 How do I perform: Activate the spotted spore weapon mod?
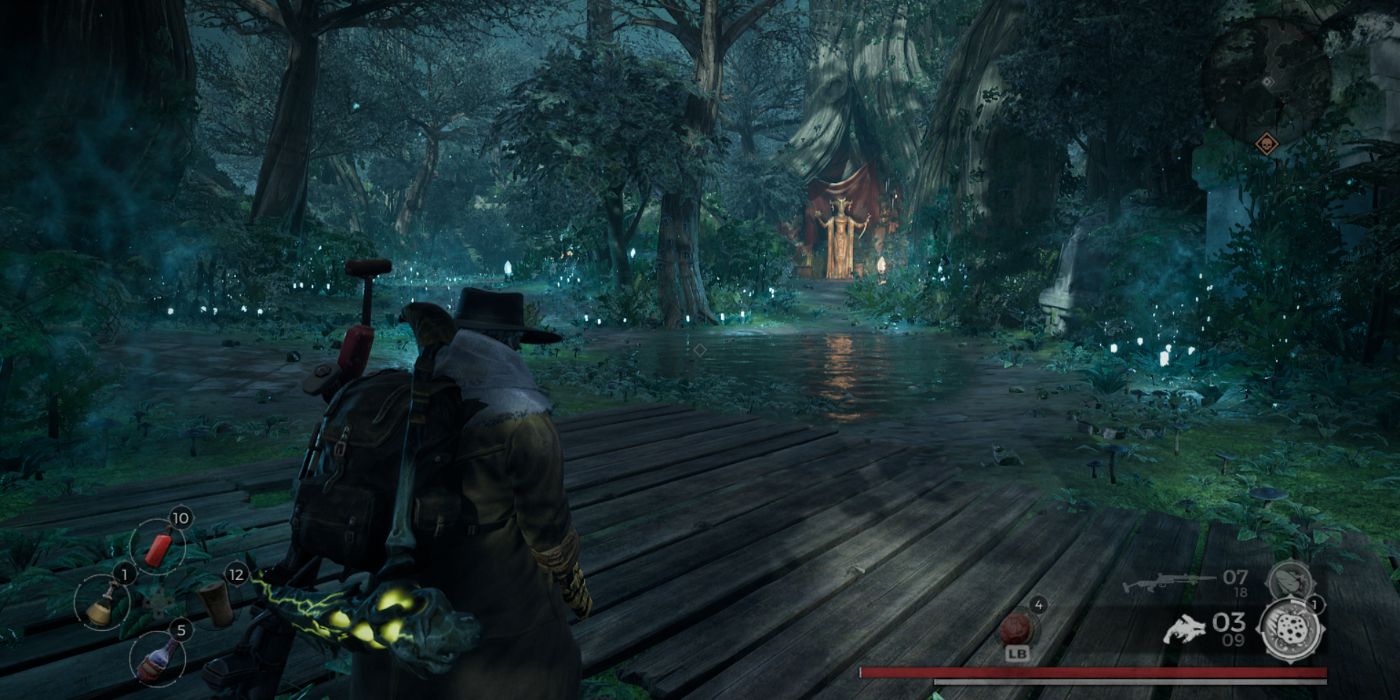pos(1292,630)
